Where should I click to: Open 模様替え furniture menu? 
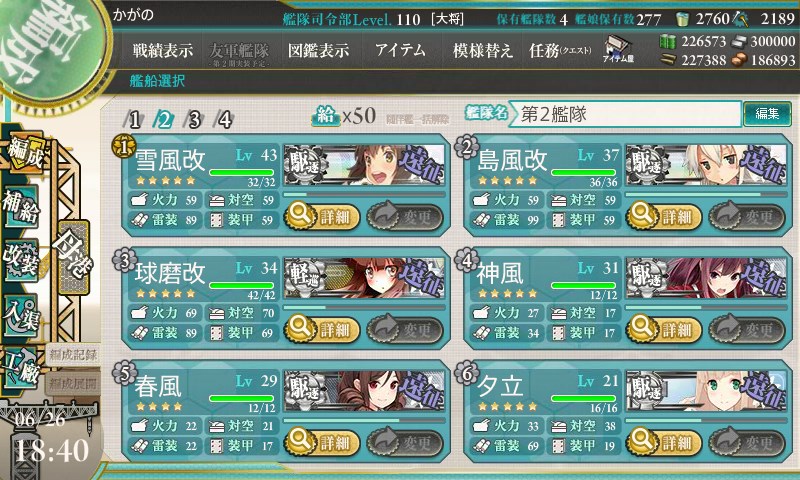482,50
